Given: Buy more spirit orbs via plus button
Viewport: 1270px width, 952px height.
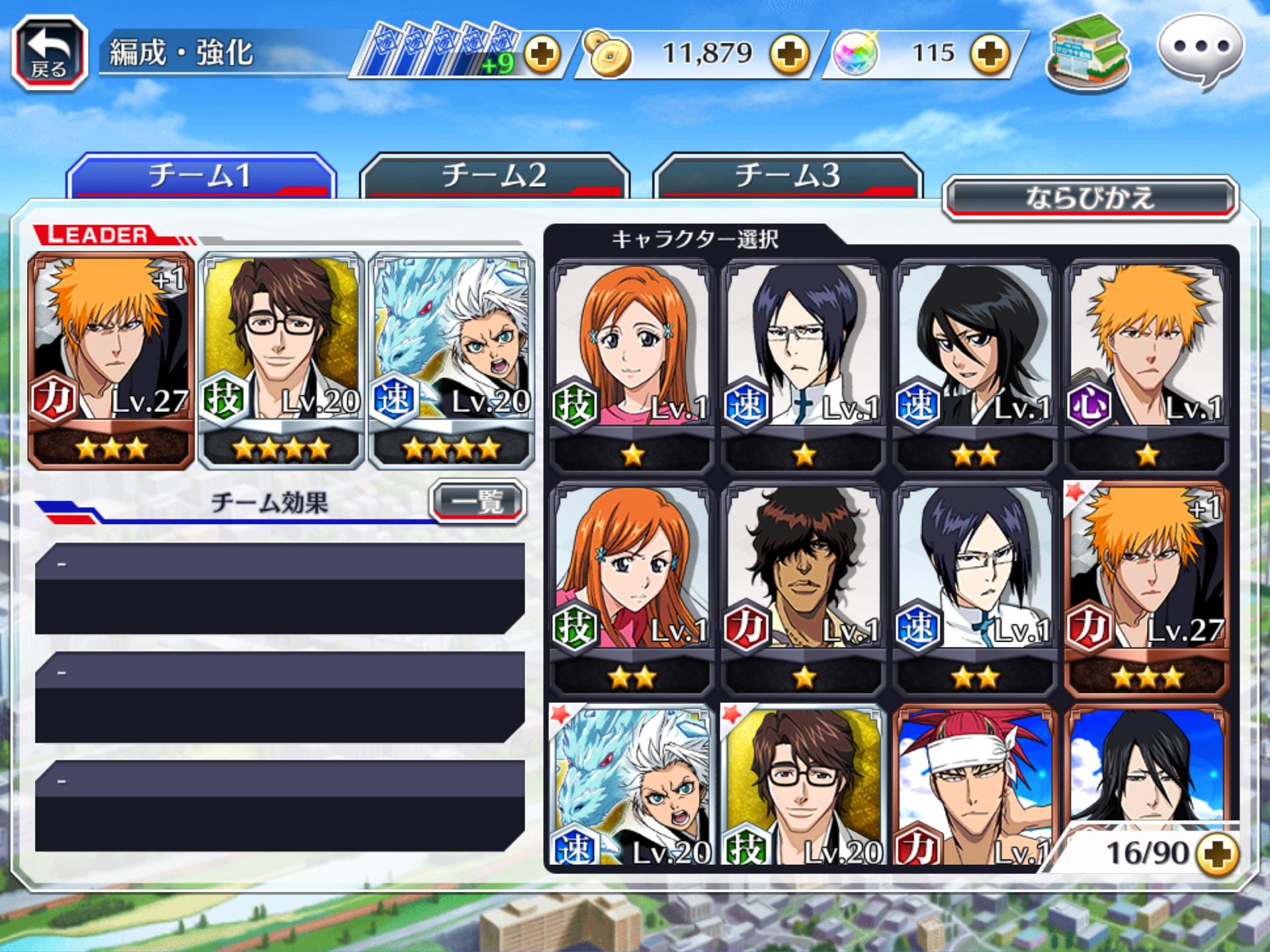Looking at the screenshot, I should (990, 54).
